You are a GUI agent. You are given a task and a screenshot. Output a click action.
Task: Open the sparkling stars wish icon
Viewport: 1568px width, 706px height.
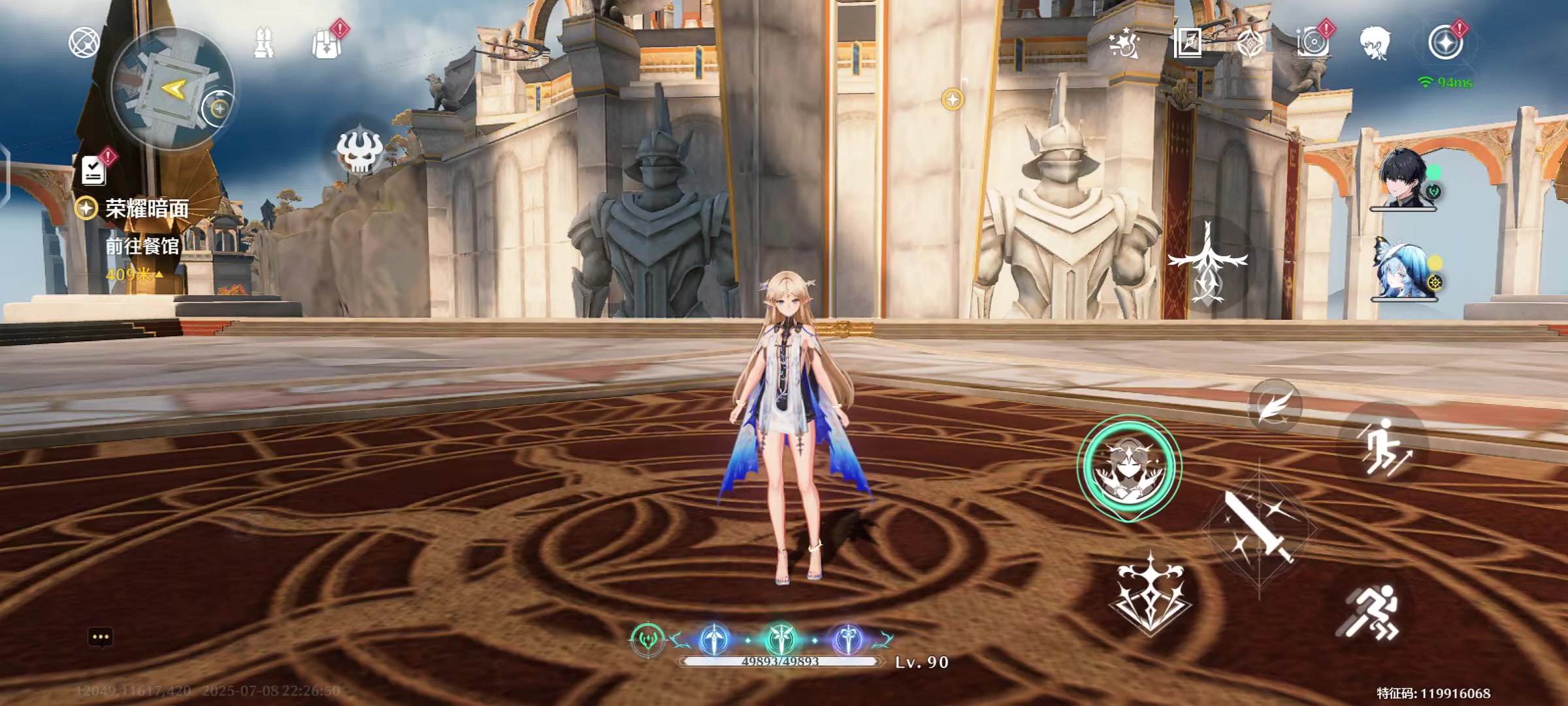tap(1124, 43)
